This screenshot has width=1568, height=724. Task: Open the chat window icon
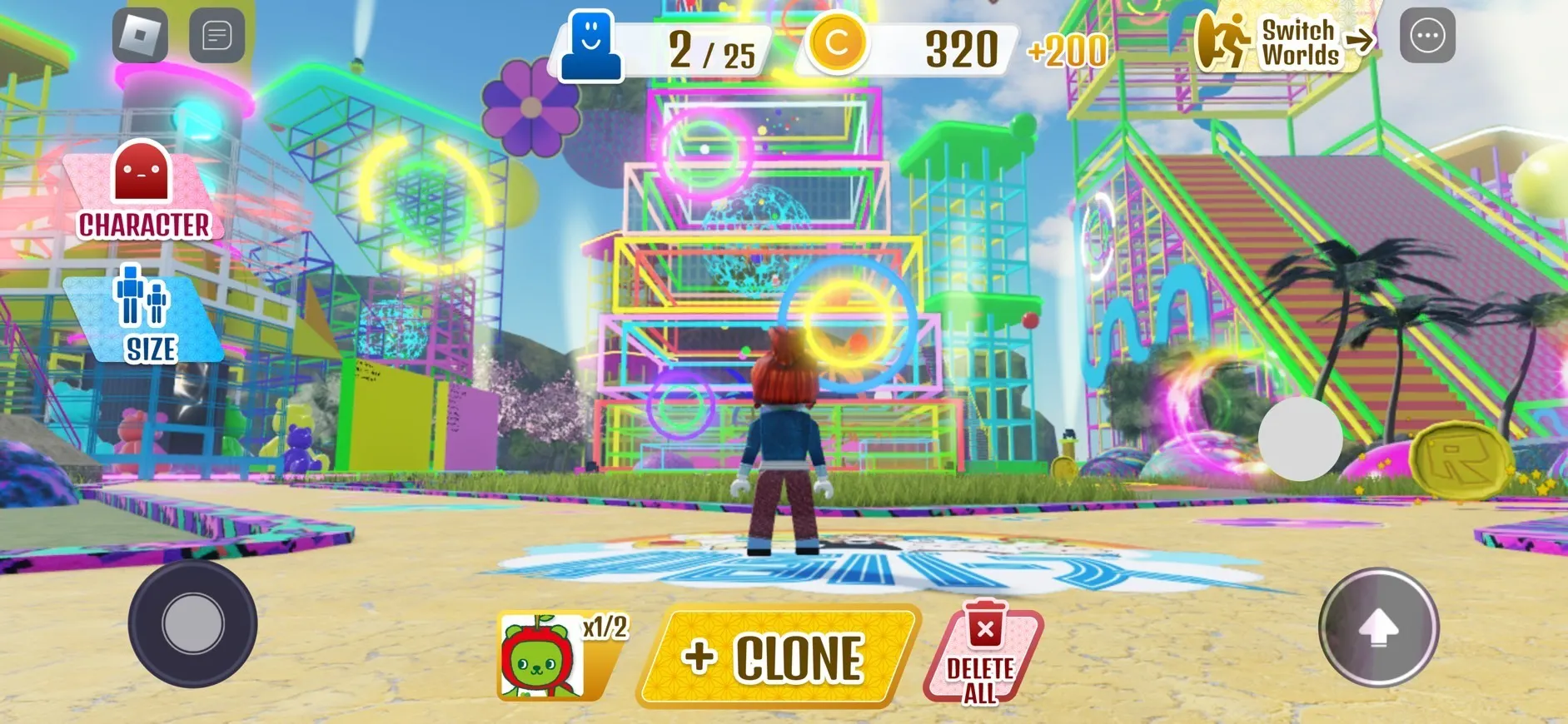pos(217,36)
